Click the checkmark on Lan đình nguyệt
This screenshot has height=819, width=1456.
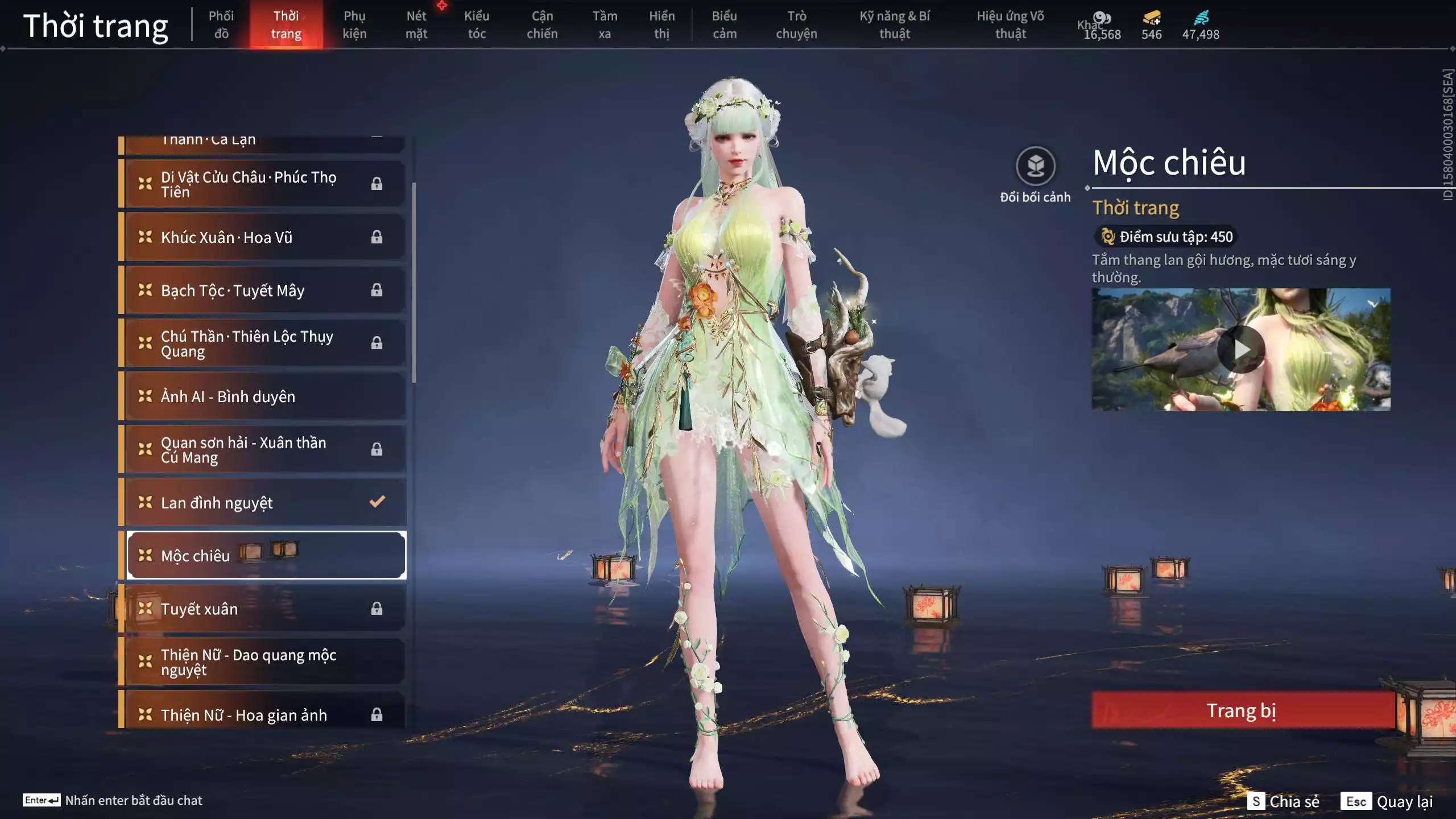(x=376, y=502)
